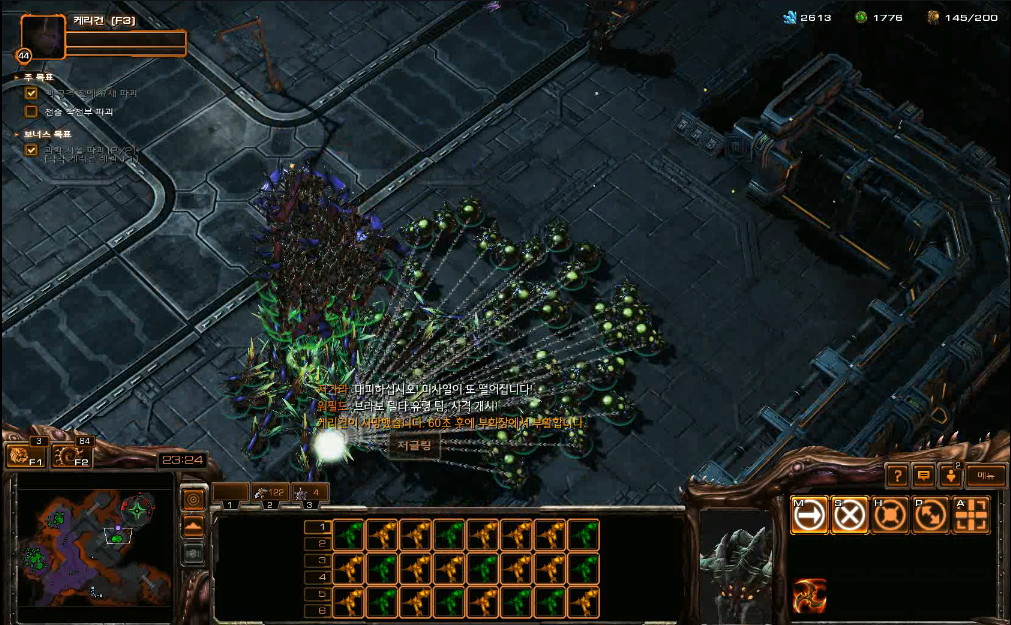Select control group 2 tab
Image resolution: width=1011 pixels, height=625 pixels.
click(271, 492)
